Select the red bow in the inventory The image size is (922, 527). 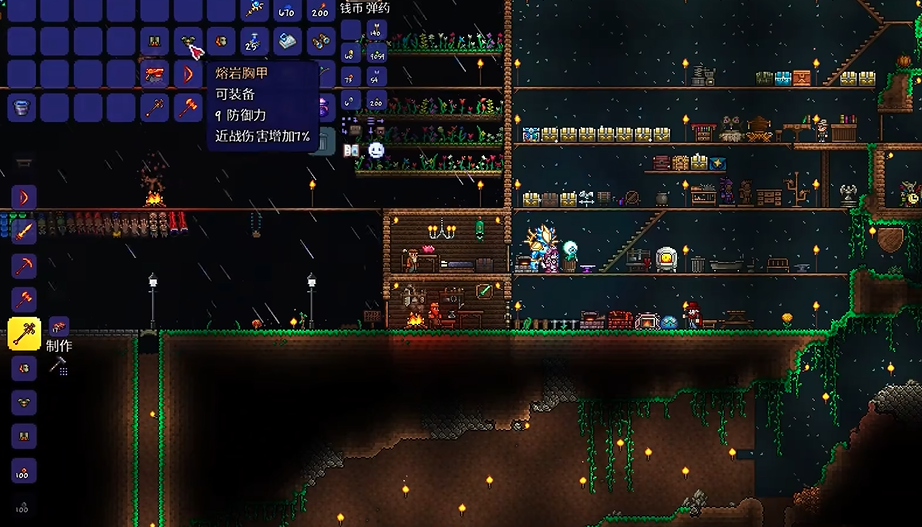tap(188, 75)
